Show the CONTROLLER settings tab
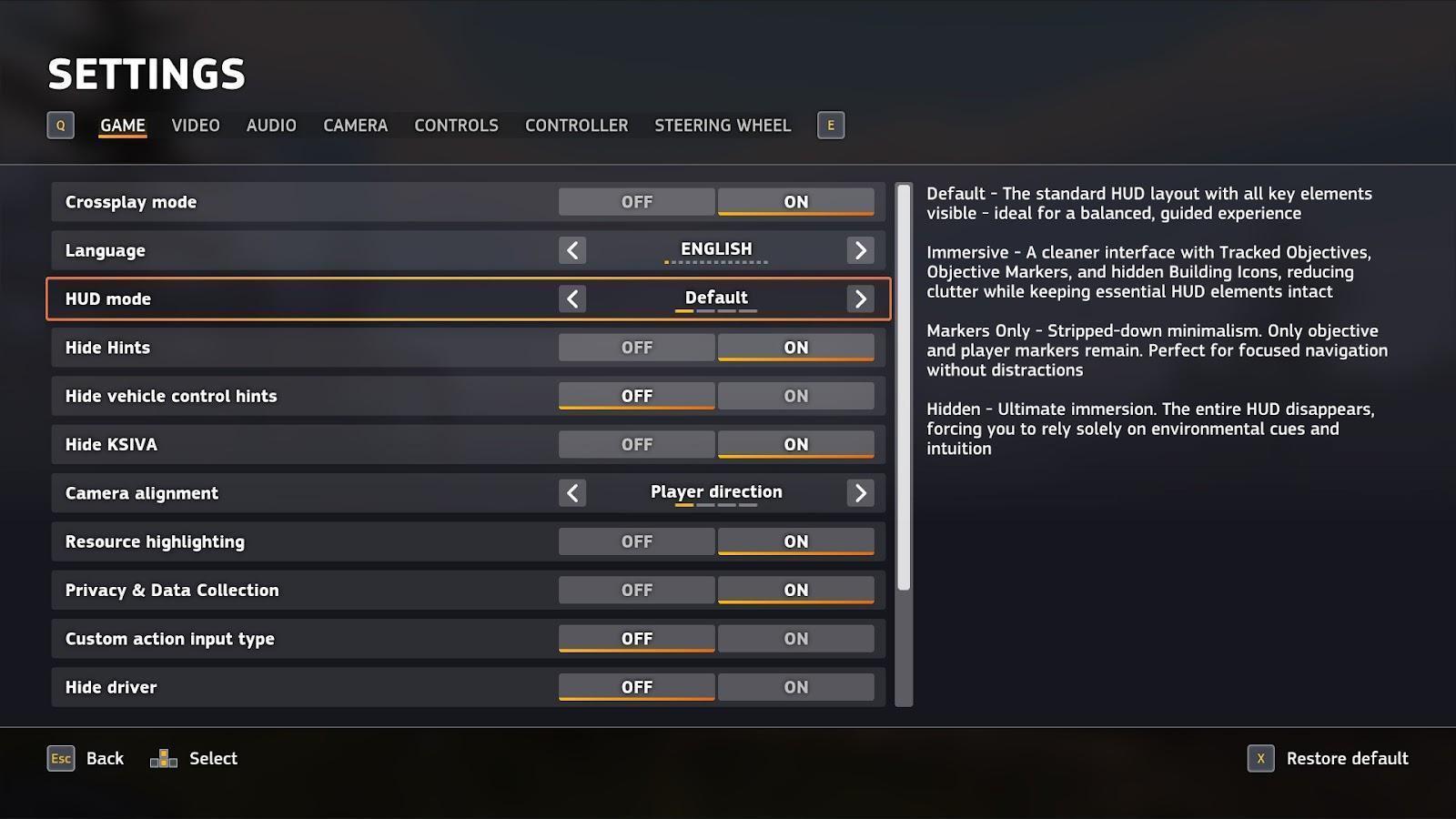 click(x=576, y=126)
